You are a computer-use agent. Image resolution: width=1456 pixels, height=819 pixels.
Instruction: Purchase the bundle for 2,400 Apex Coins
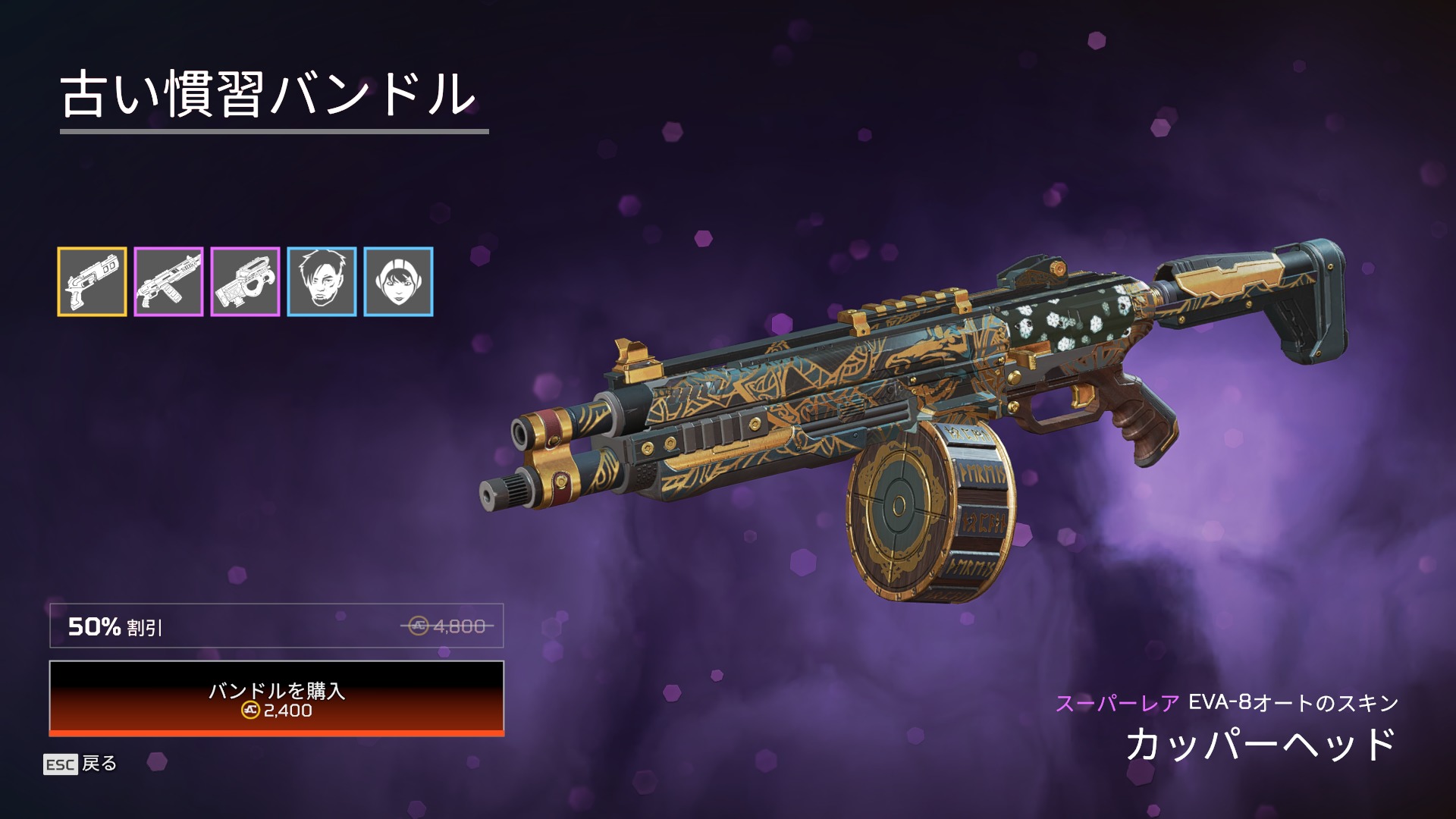pyautogui.click(x=276, y=698)
